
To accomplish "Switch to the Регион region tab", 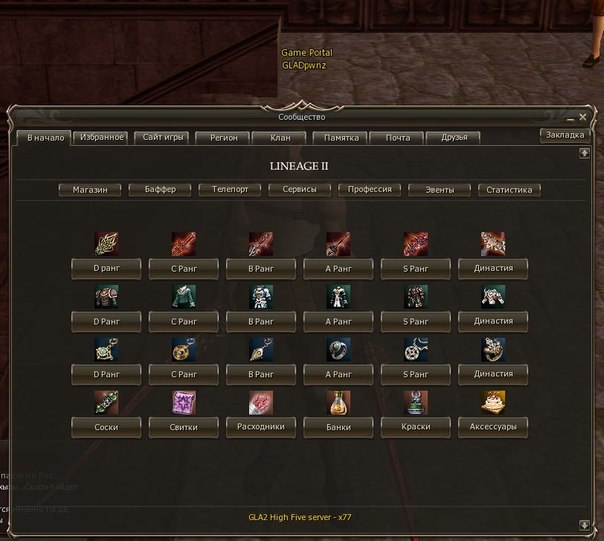I will coord(223,137).
